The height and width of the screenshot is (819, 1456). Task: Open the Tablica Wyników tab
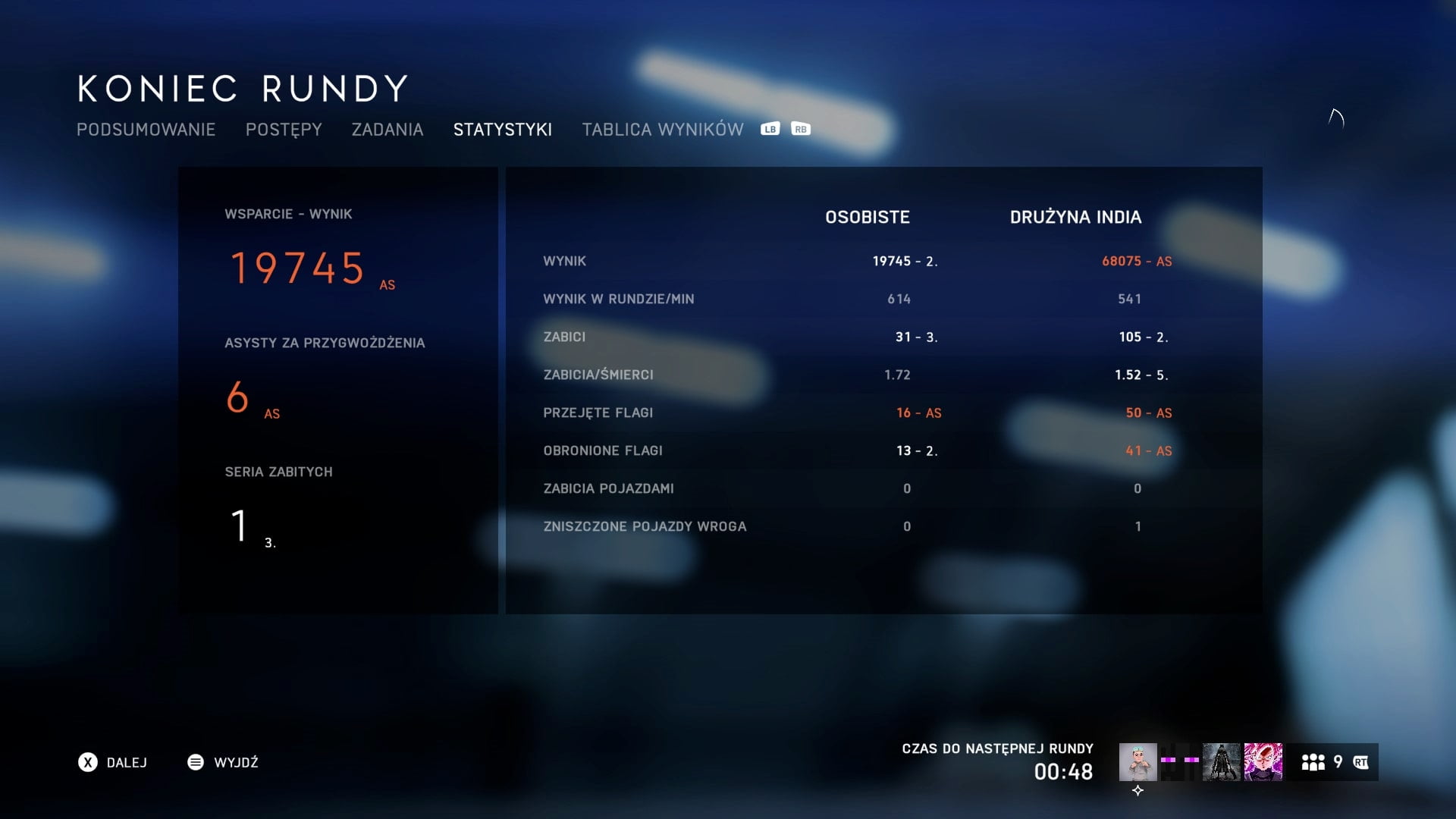coord(663,130)
